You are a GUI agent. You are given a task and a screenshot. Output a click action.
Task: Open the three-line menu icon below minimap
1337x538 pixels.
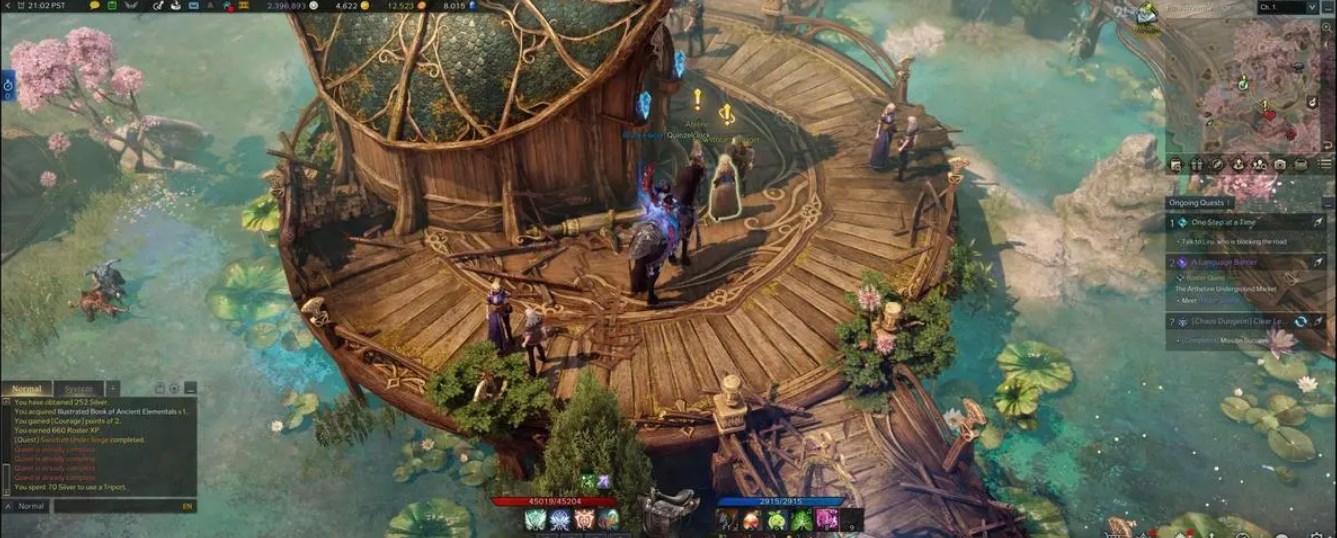pos(1325,165)
